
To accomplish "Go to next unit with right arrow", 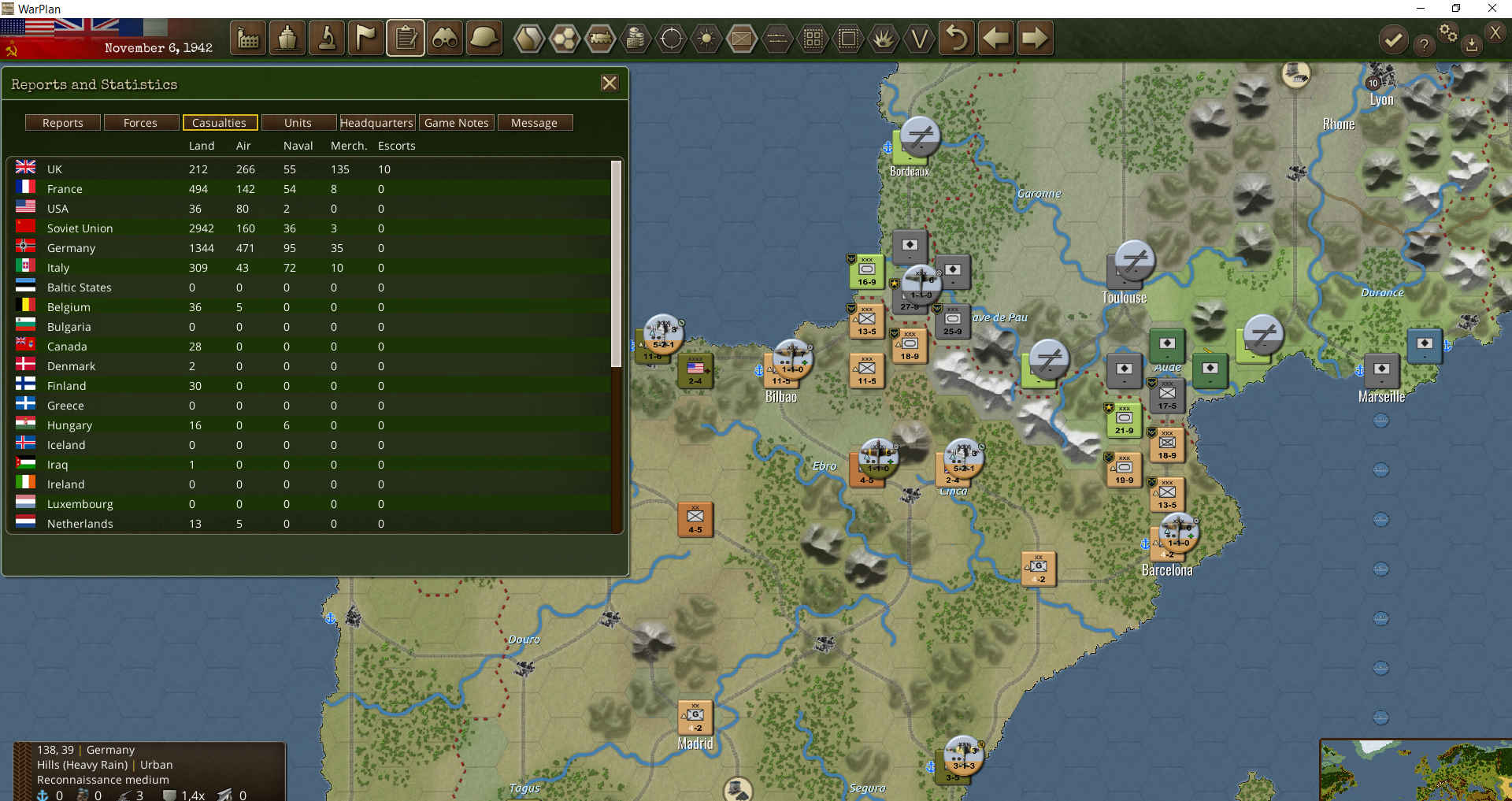I will point(1035,38).
